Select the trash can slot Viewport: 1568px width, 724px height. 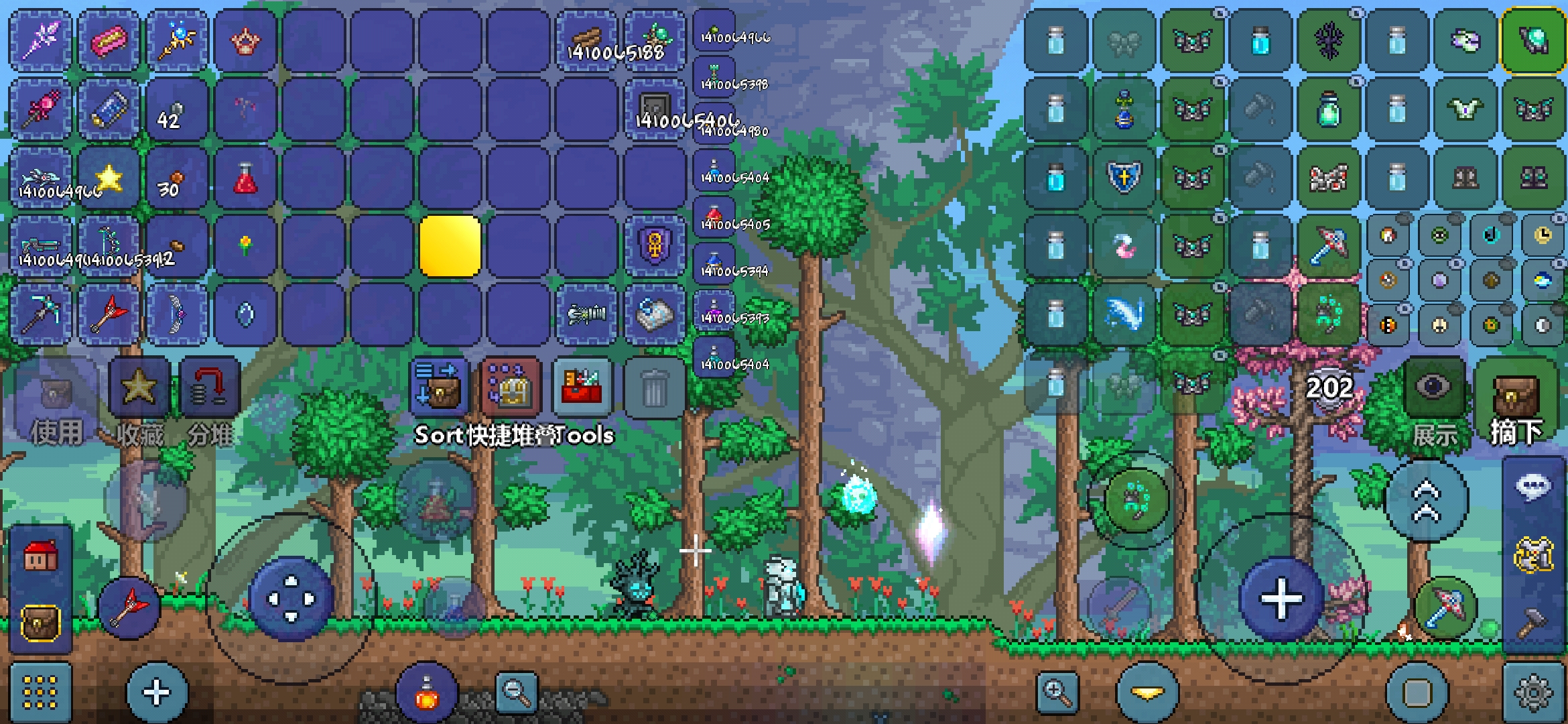click(x=653, y=388)
